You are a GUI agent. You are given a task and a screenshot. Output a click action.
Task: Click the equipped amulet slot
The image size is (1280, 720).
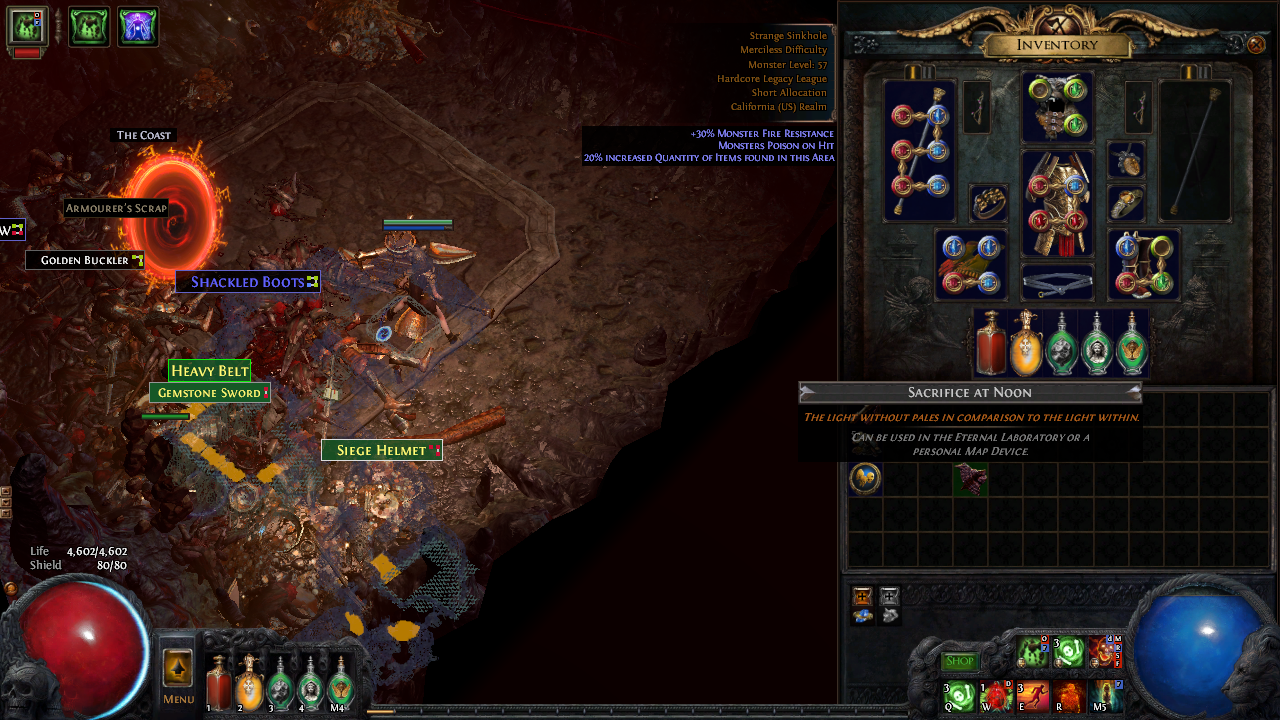coord(1126,162)
